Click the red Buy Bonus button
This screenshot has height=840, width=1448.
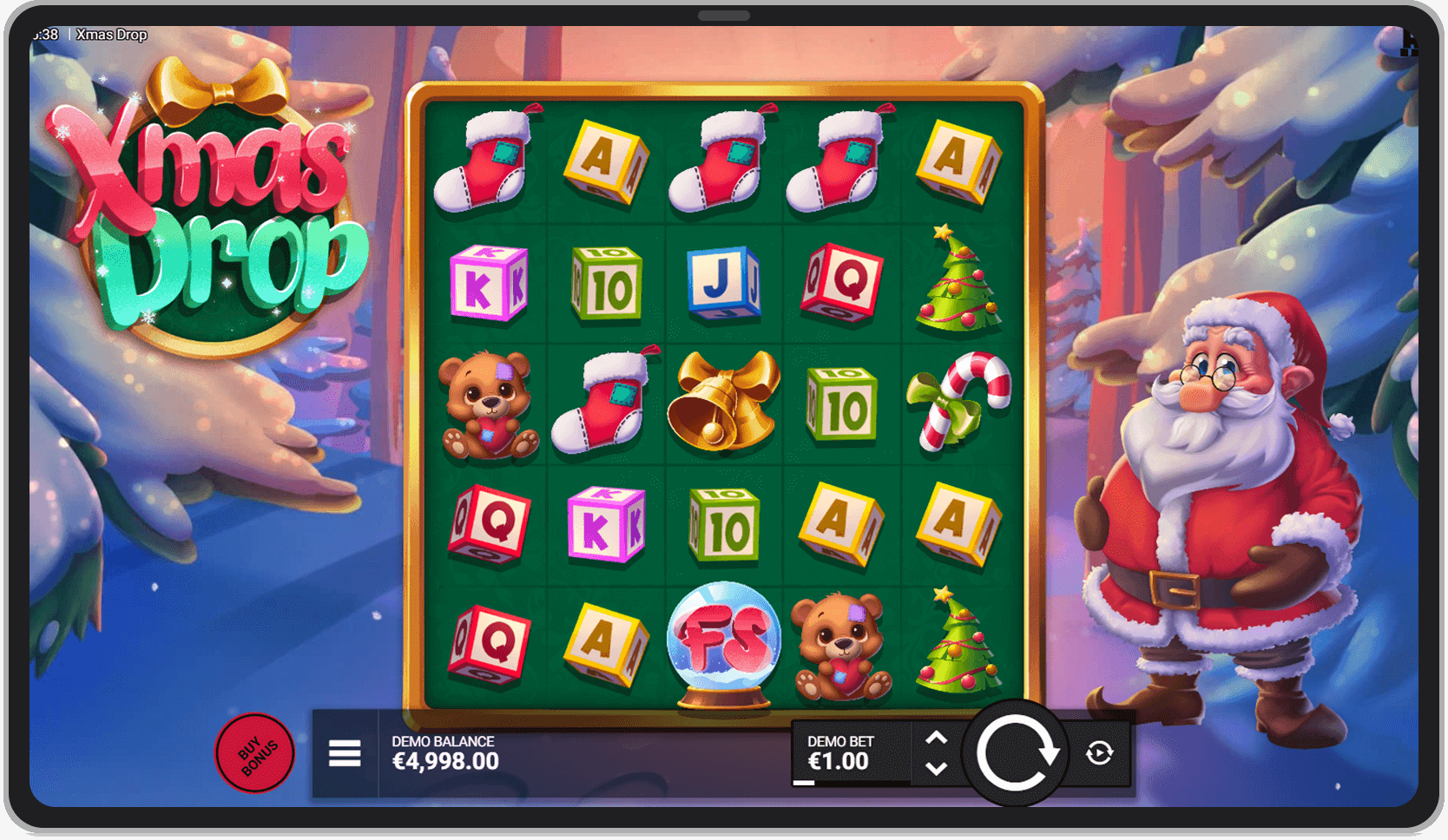coord(254,753)
